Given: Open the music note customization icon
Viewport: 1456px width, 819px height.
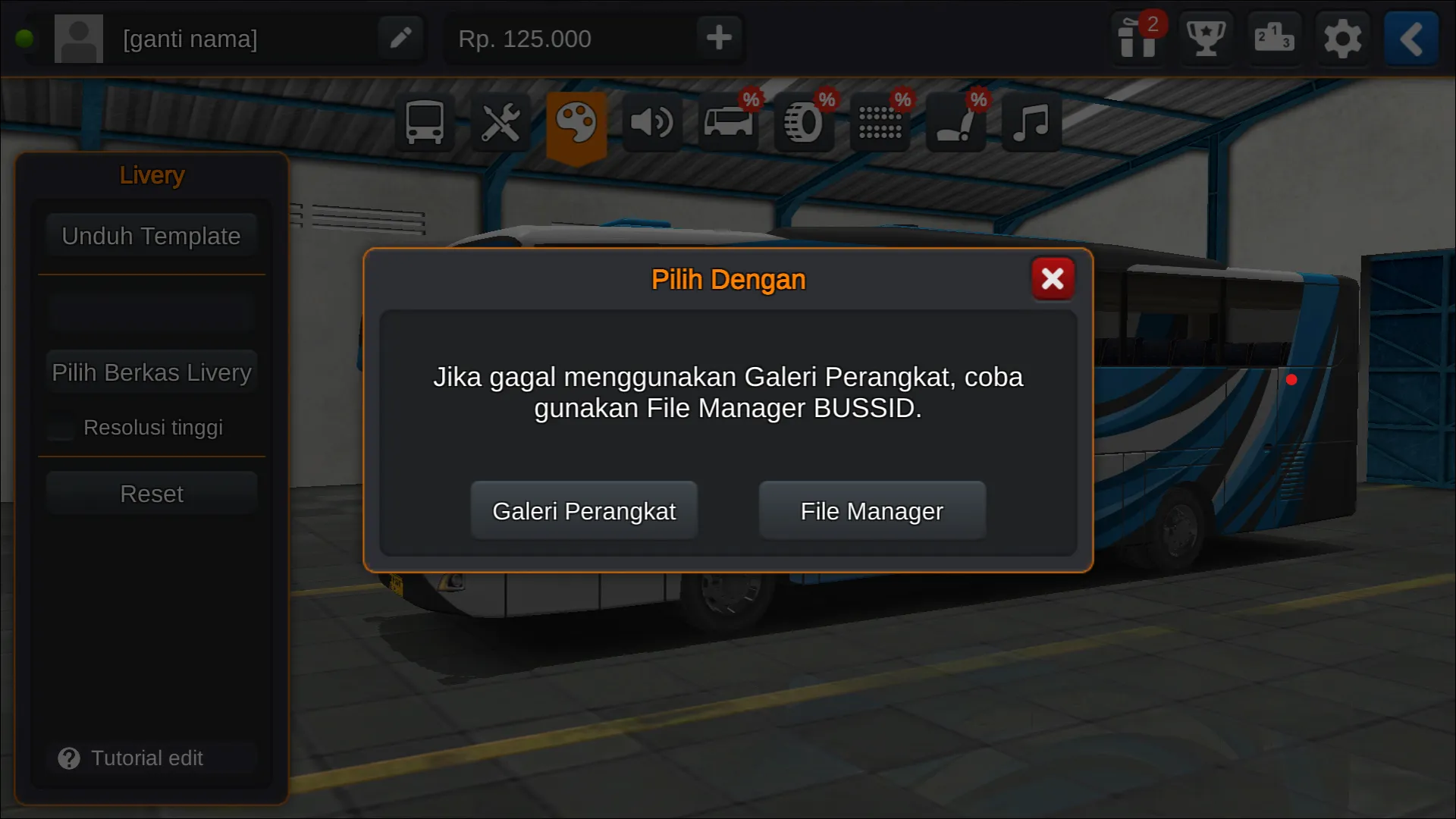Looking at the screenshot, I should (x=1031, y=123).
